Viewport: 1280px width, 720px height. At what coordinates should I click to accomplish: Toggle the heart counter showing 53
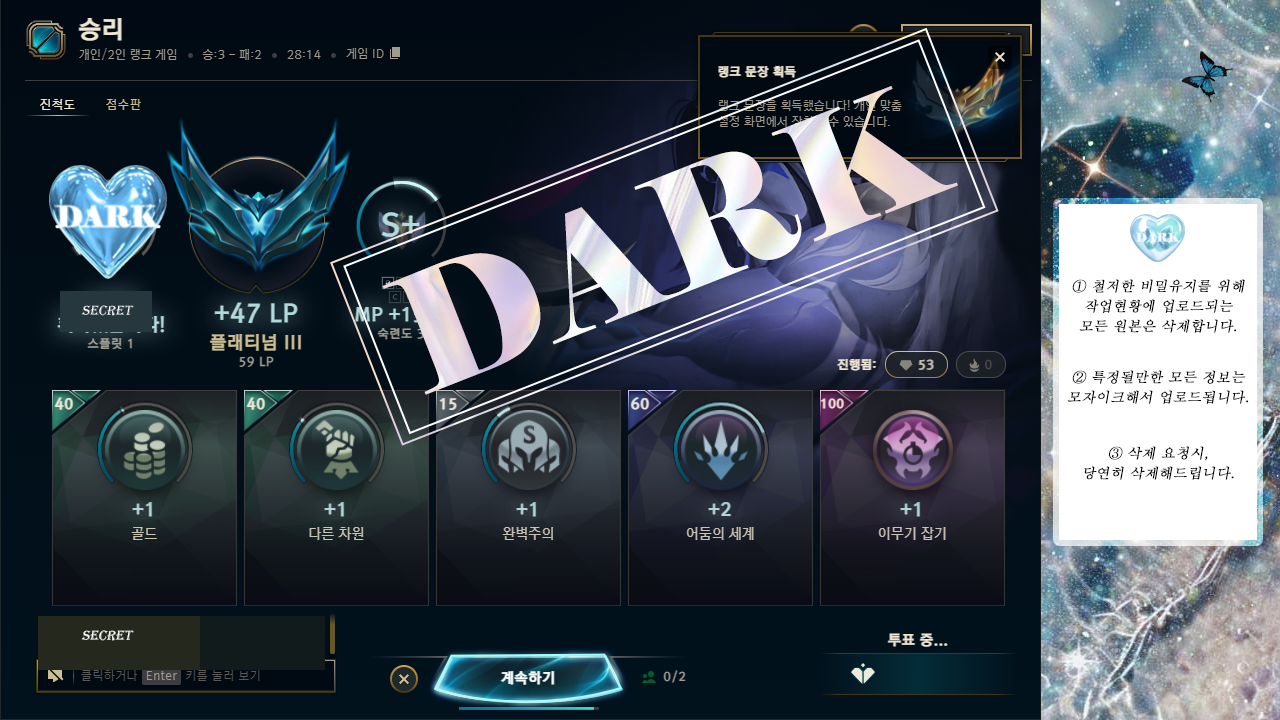(x=915, y=364)
